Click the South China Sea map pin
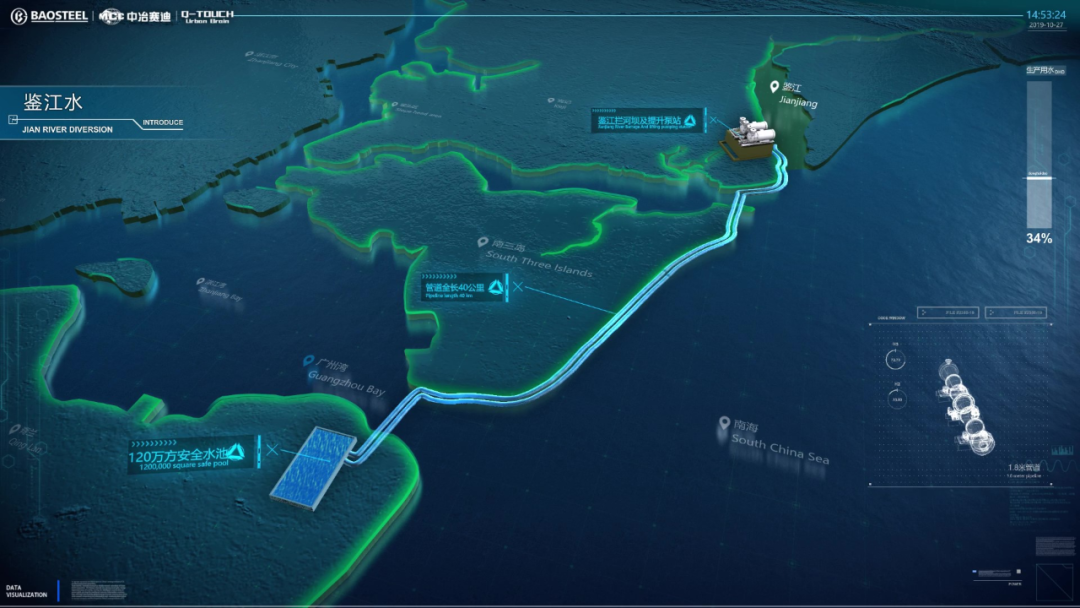1080x608 pixels. (723, 424)
